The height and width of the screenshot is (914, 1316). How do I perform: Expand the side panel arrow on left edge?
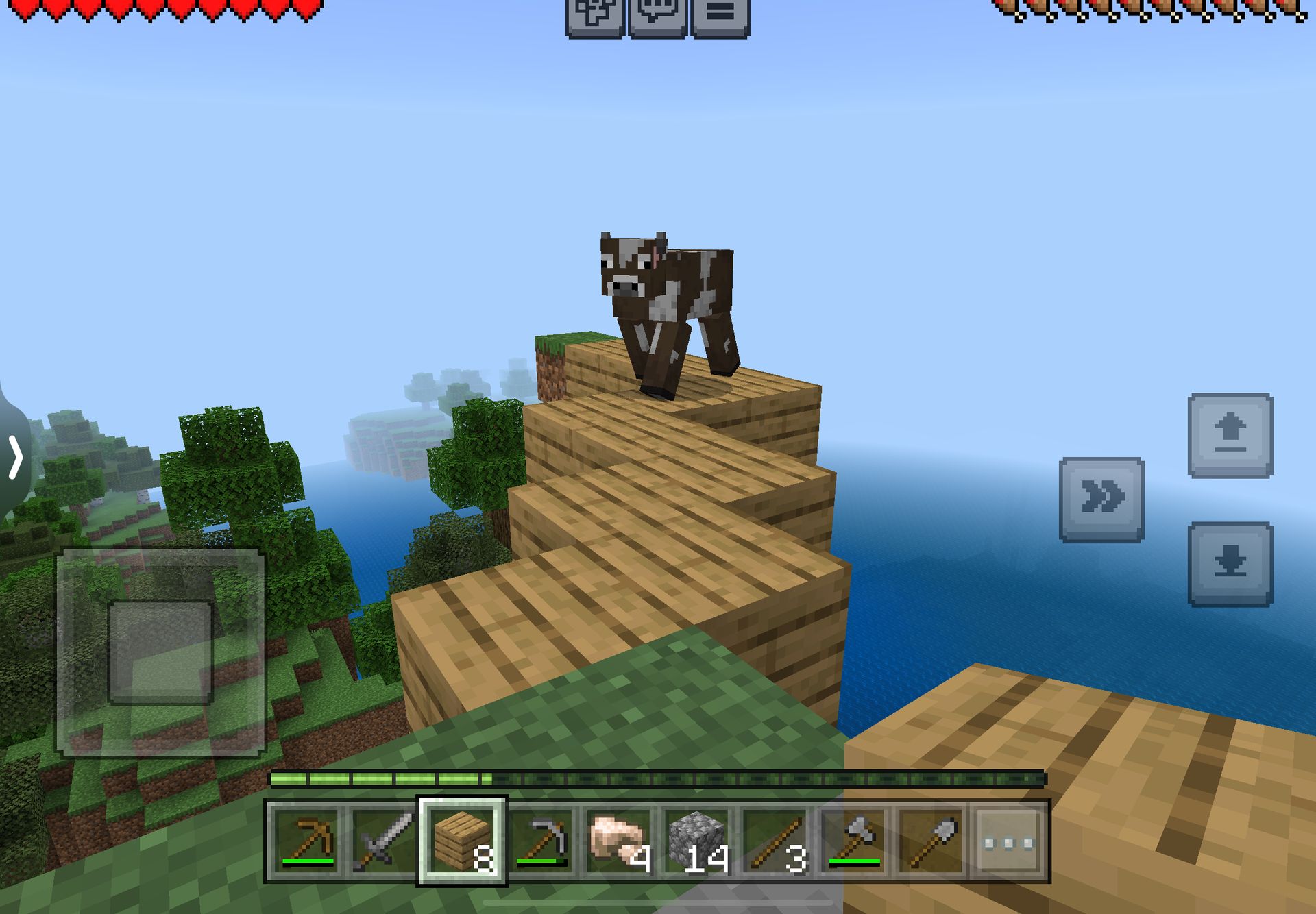15,457
